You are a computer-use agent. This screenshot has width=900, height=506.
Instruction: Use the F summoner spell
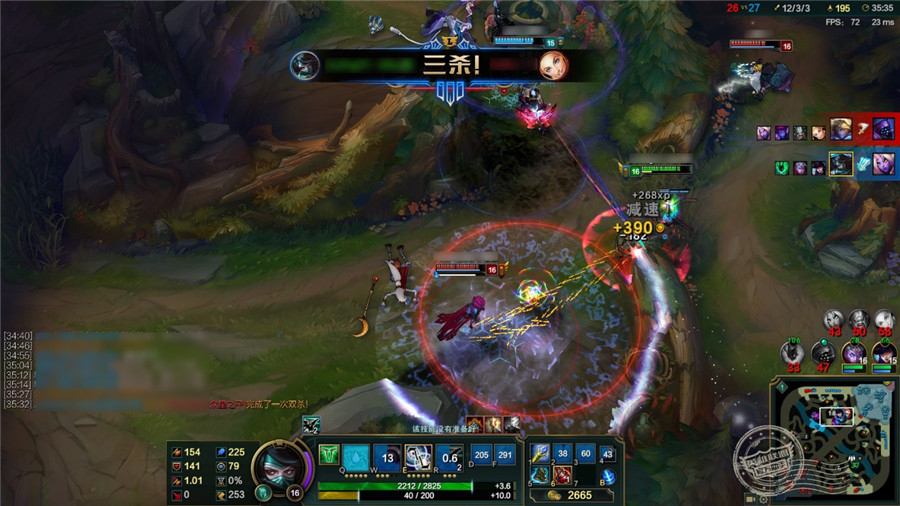(x=505, y=455)
